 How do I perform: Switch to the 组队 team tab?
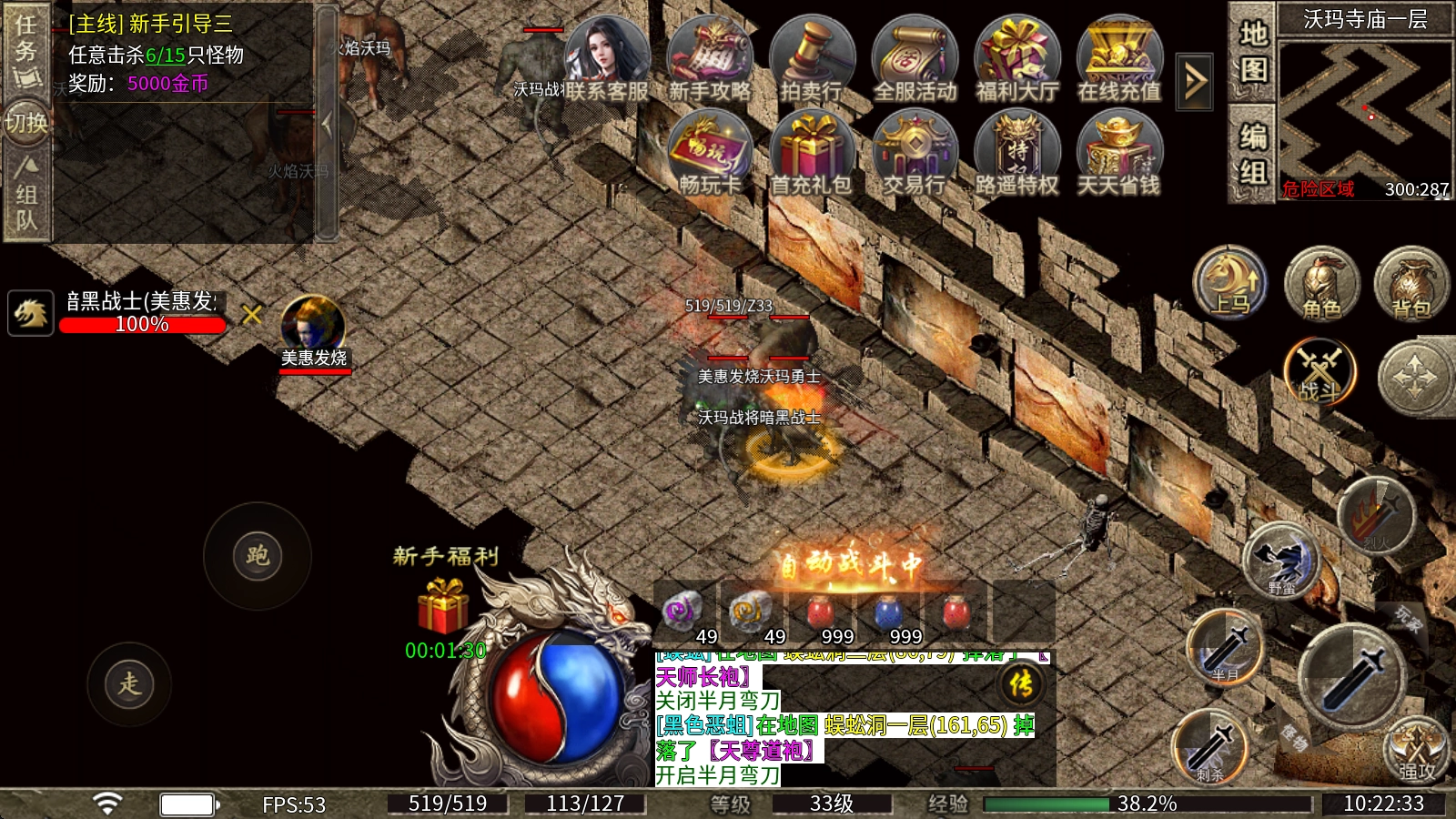point(26,194)
